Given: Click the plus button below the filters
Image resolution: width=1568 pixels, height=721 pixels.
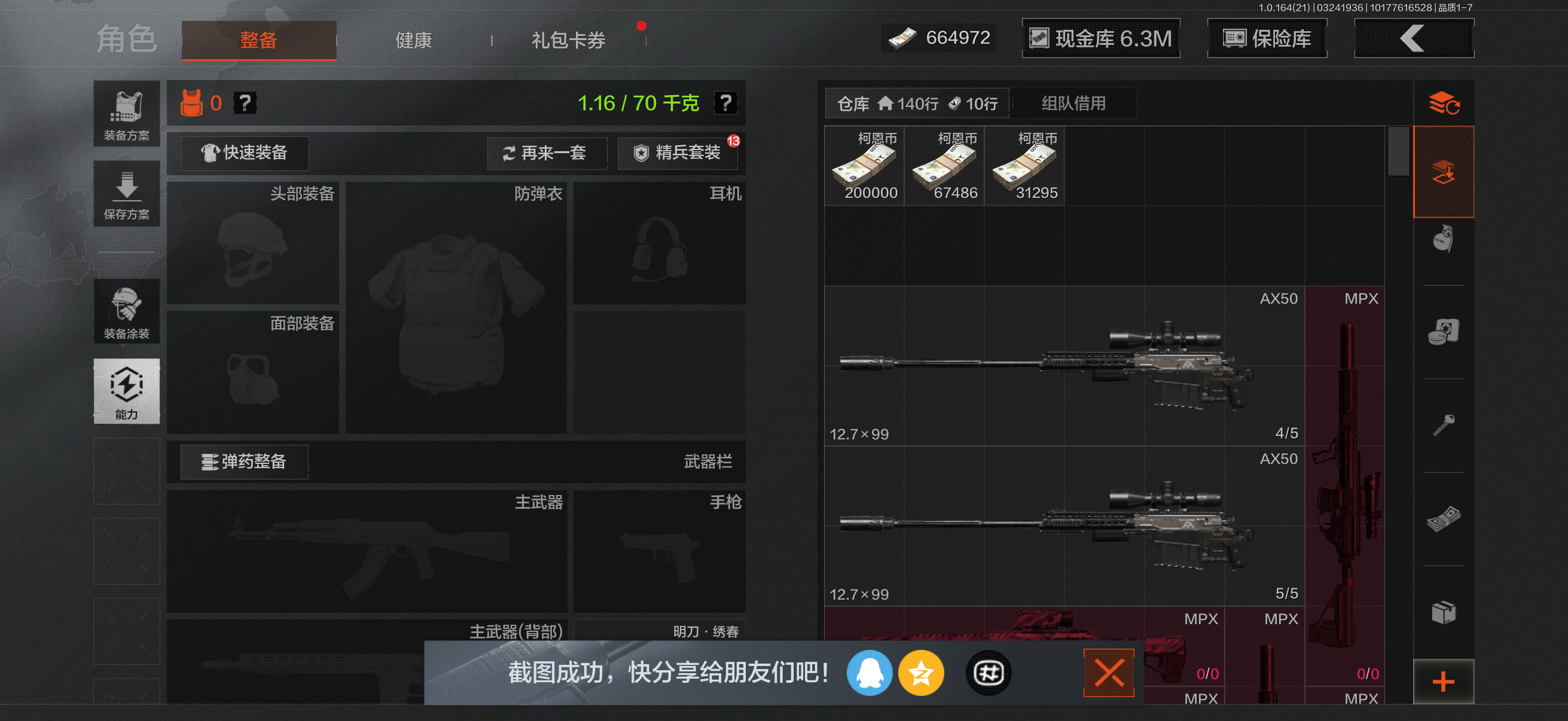Looking at the screenshot, I should coord(1444,681).
